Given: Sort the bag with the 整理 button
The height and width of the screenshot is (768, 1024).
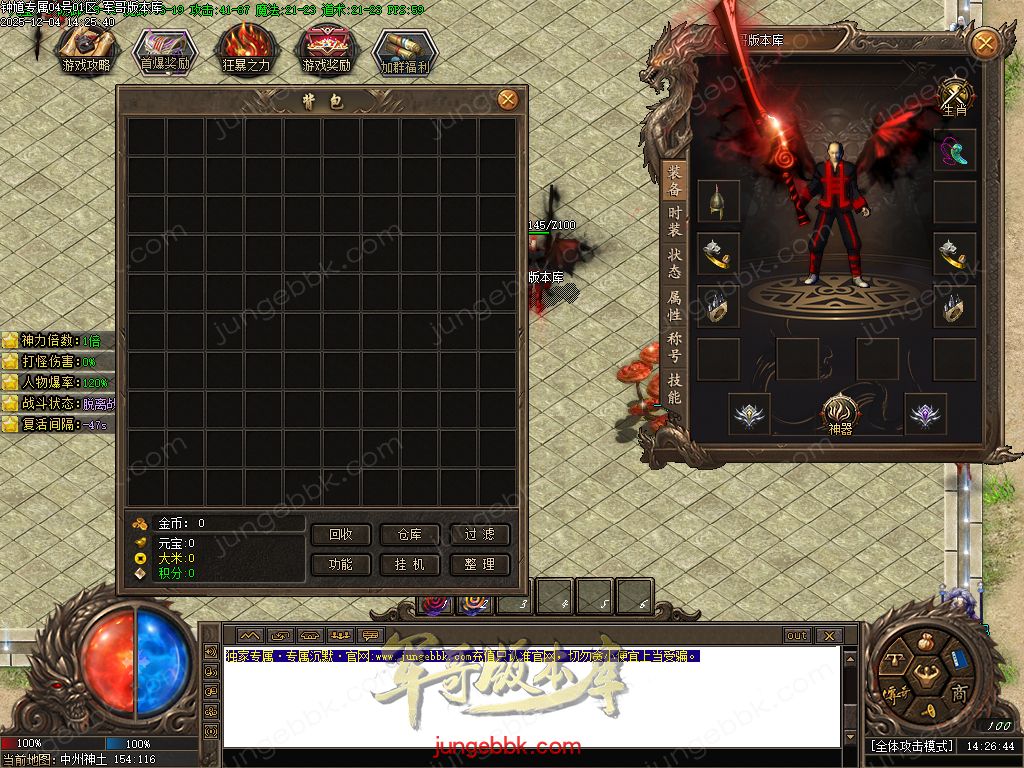Looking at the screenshot, I should (480, 564).
